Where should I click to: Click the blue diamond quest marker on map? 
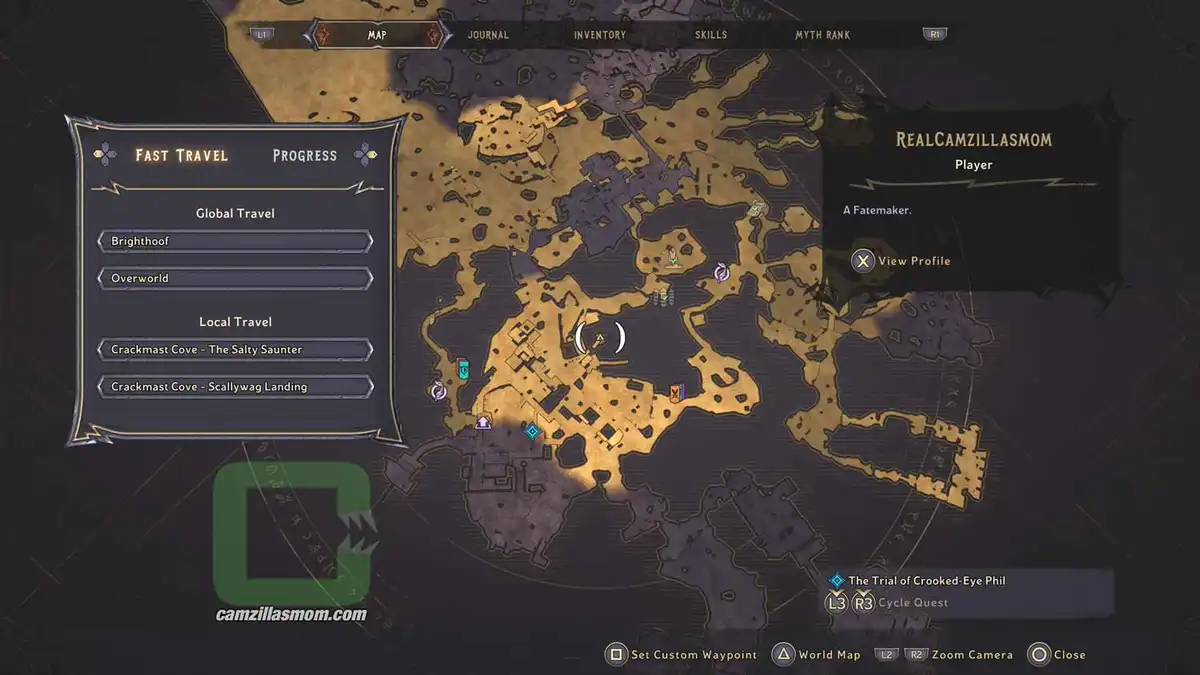(532, 431)
